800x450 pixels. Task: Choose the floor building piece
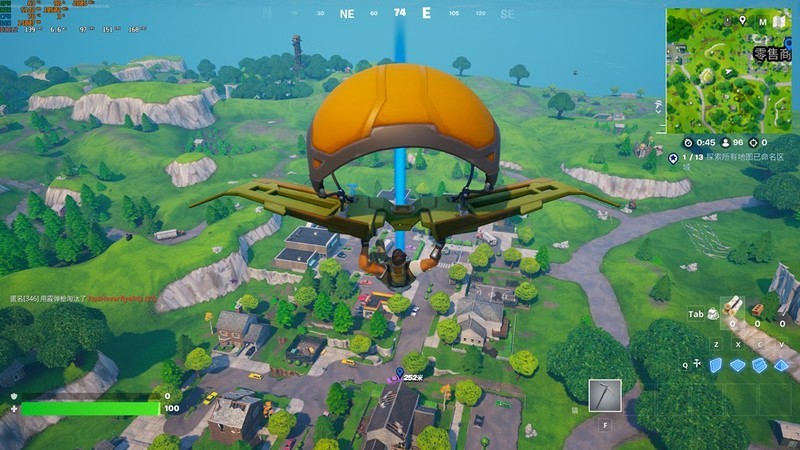coord(738,365)
